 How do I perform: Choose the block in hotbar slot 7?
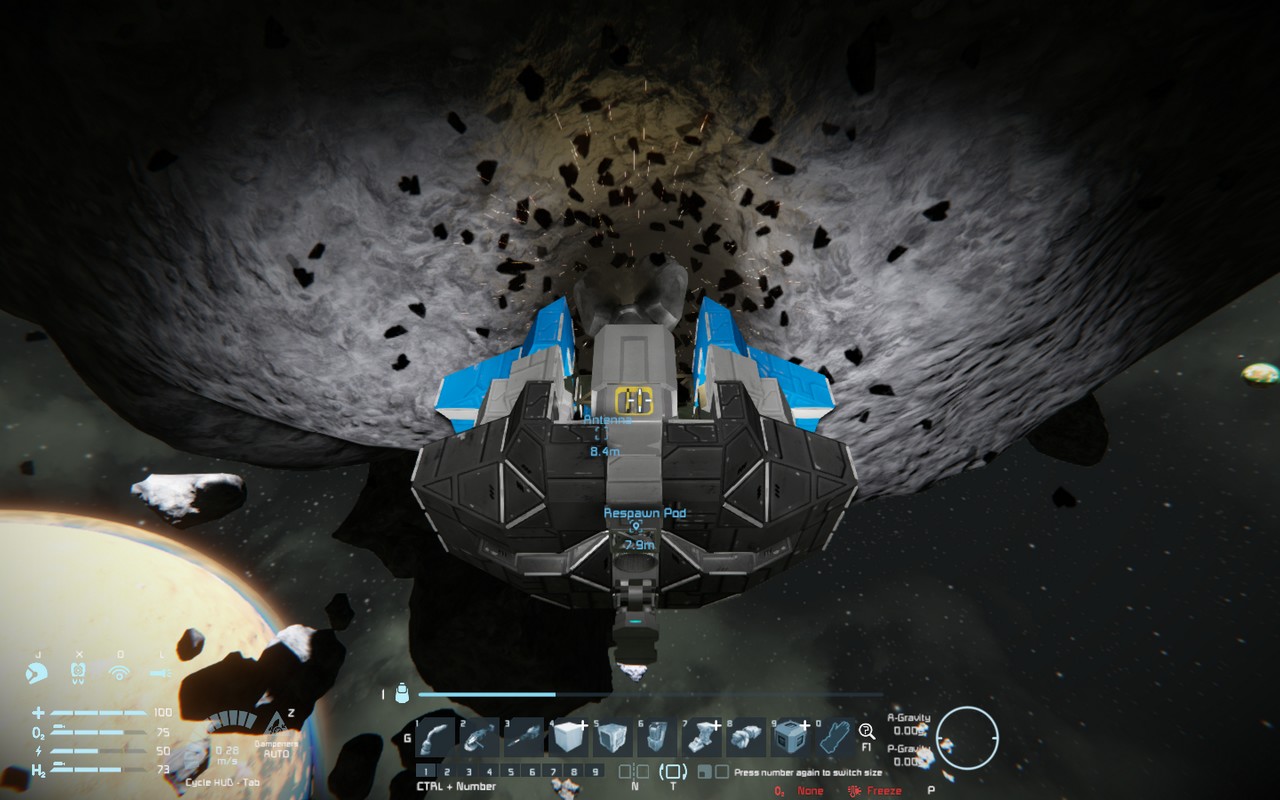(701, 738)
